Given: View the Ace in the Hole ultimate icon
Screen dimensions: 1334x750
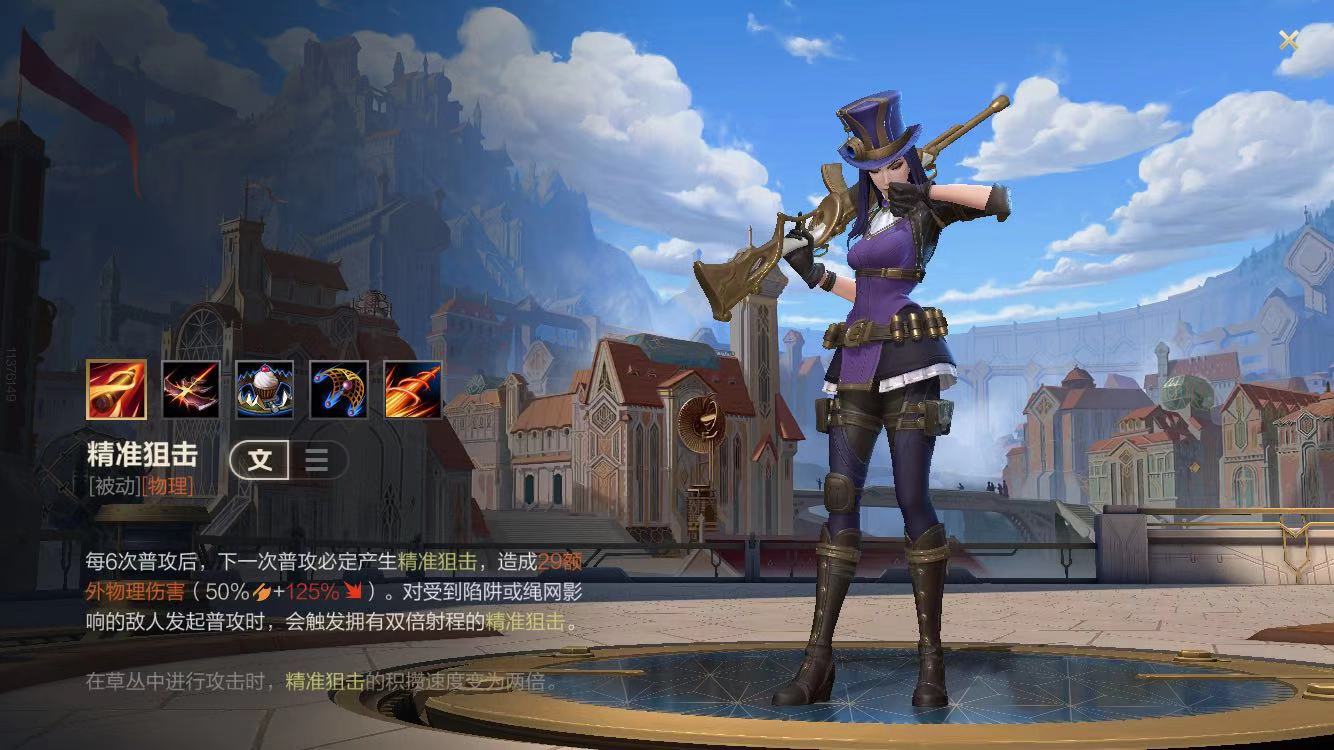Looking at the screenshot, I should pyautogui.click(x=413, y=389).
